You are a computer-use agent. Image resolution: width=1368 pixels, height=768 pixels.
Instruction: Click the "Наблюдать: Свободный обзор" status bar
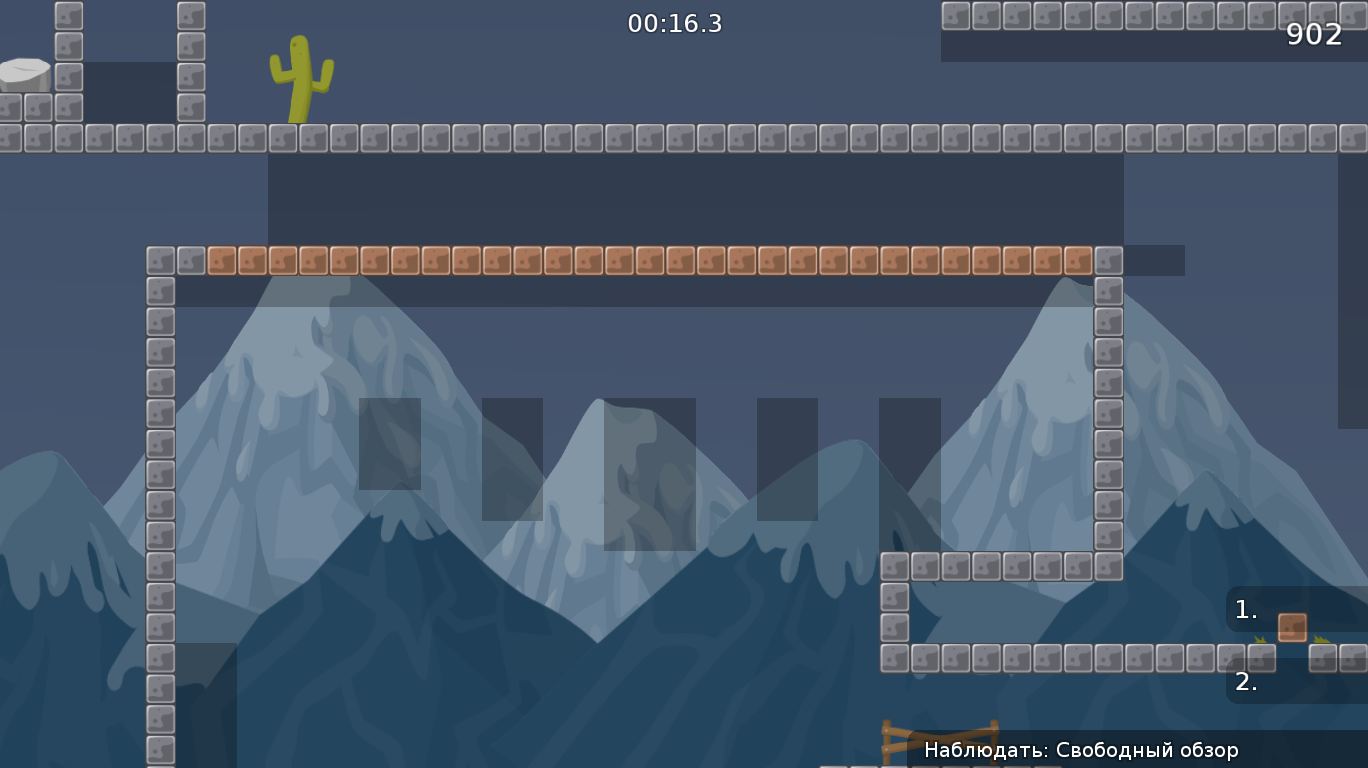click(x=1080, y=749)
